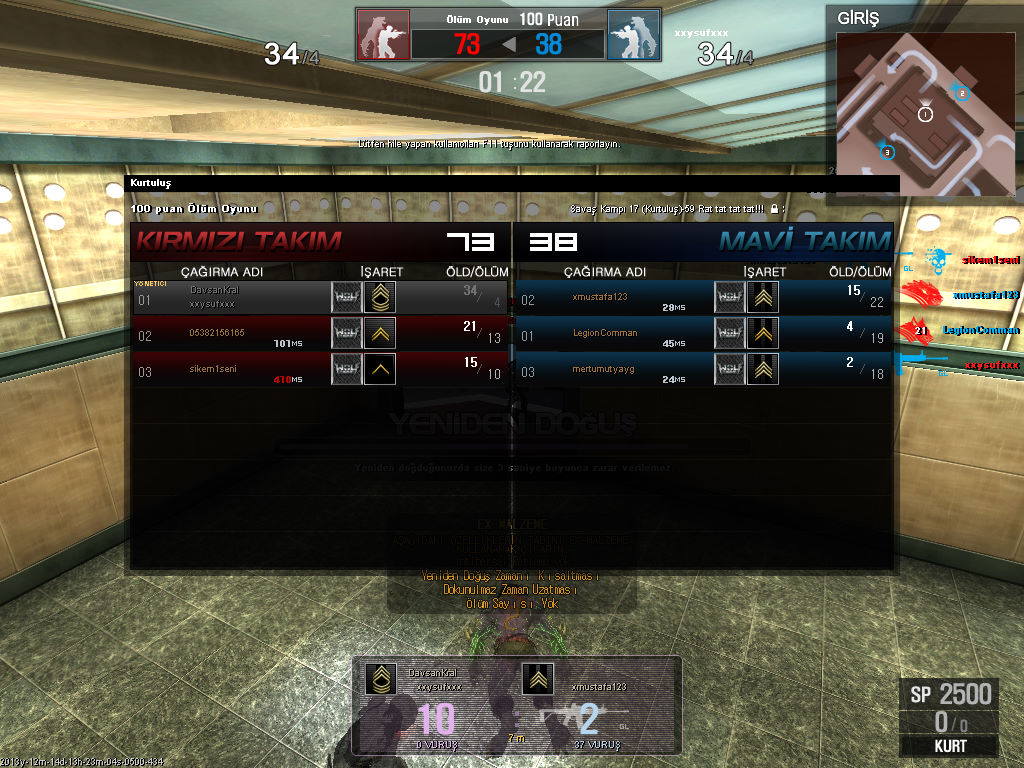
Task: Click the clan badge beside LegionComman
Action: 729,333
